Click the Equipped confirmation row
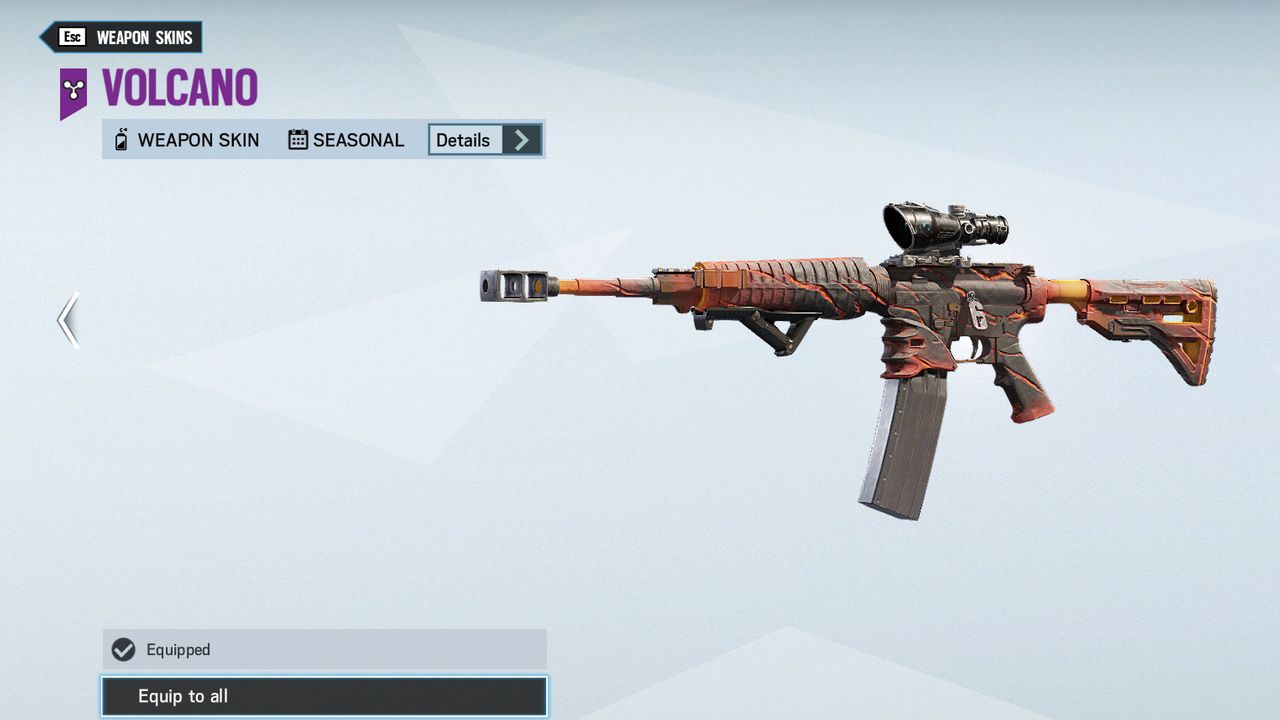Image resolution: width=1280 pixels, height=720 pixels. click(x=320, y=649)
